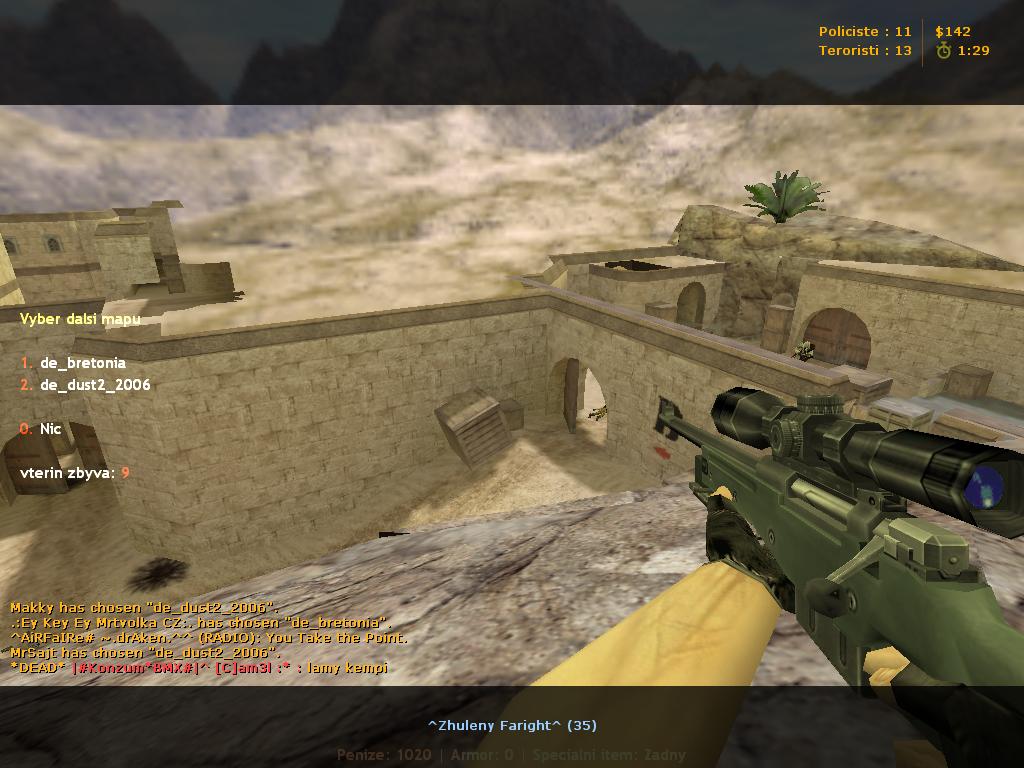This screenshot has width=1024, height=768.
Task: Choose de_dust2_2006 as next map
Action: 94,385
